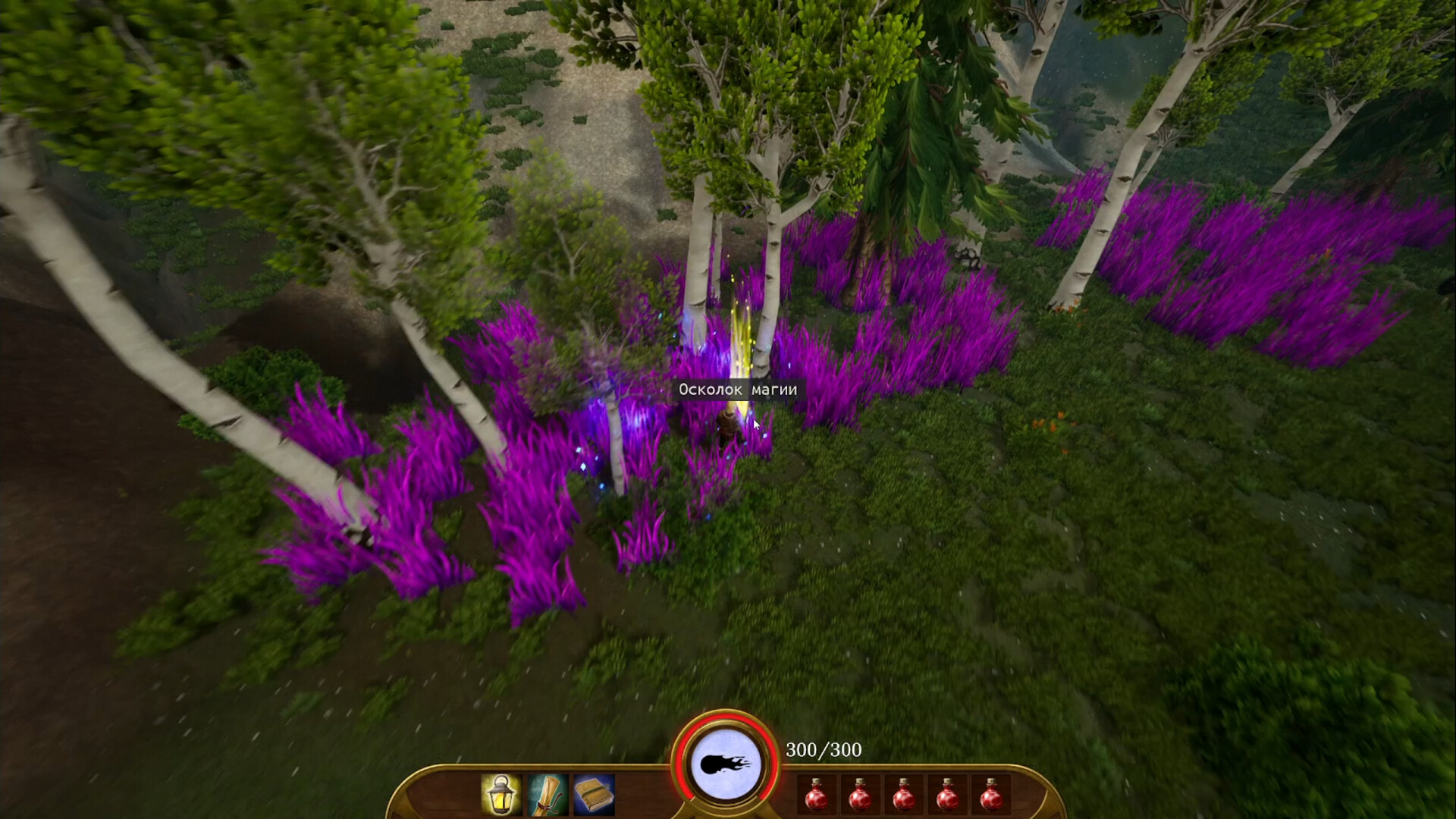This screenshot has height=819, width=1456.
Task: Open the journal book icon
Action: [x=594, y=795]
